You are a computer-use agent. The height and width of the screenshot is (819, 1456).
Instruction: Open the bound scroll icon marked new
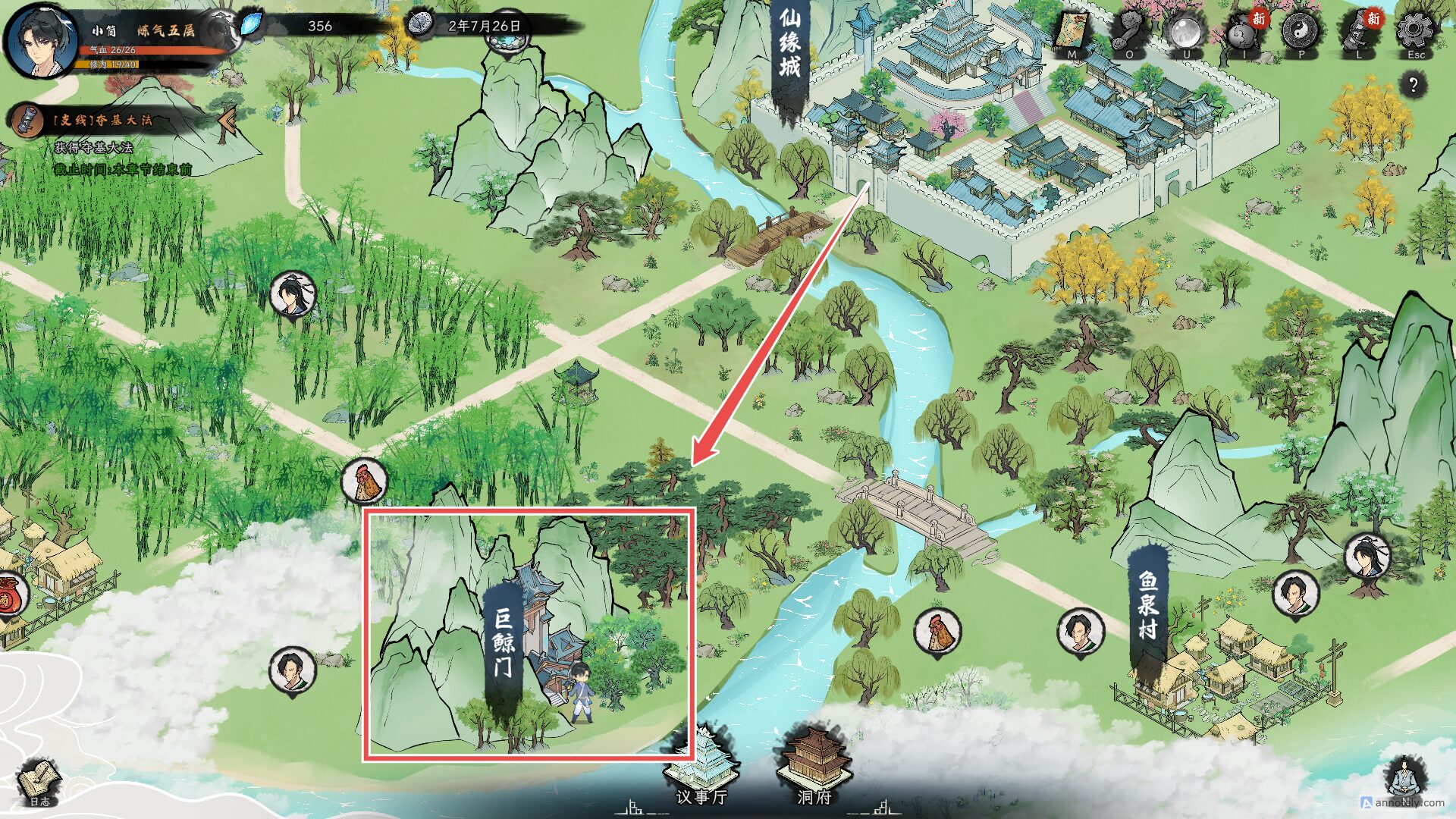point(1358,33)
